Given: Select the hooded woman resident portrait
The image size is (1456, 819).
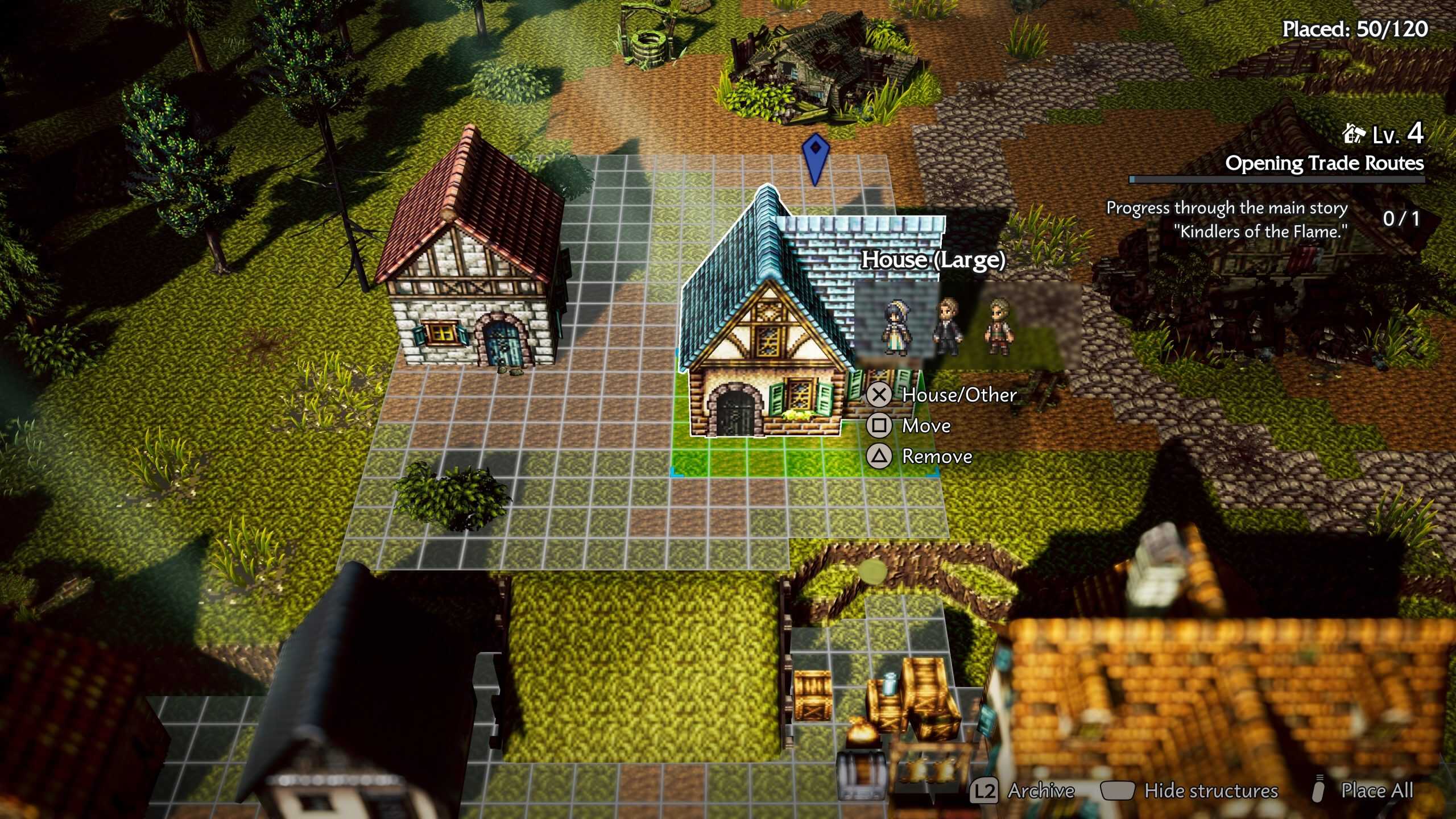Looking at the screenshot, I should pos(895,328).
